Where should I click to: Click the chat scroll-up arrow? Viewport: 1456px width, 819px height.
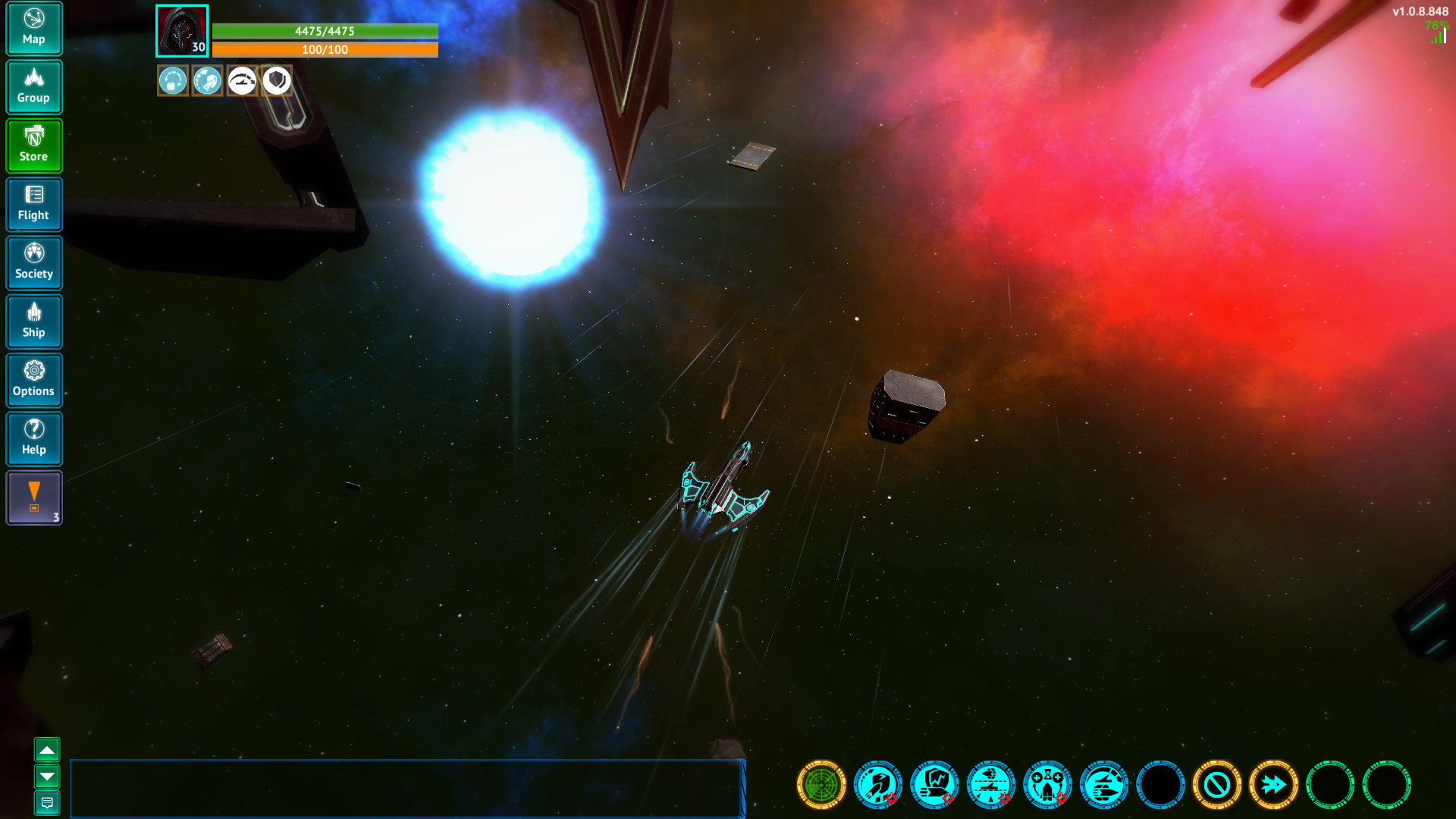[x=49, y=749]
